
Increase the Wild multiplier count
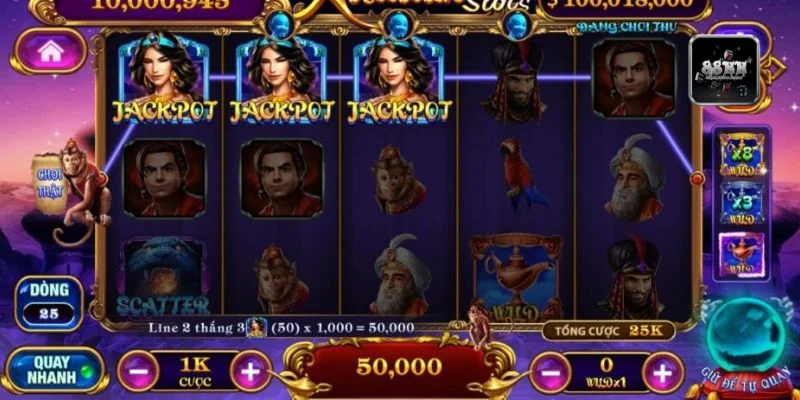(x=662, y=373)
